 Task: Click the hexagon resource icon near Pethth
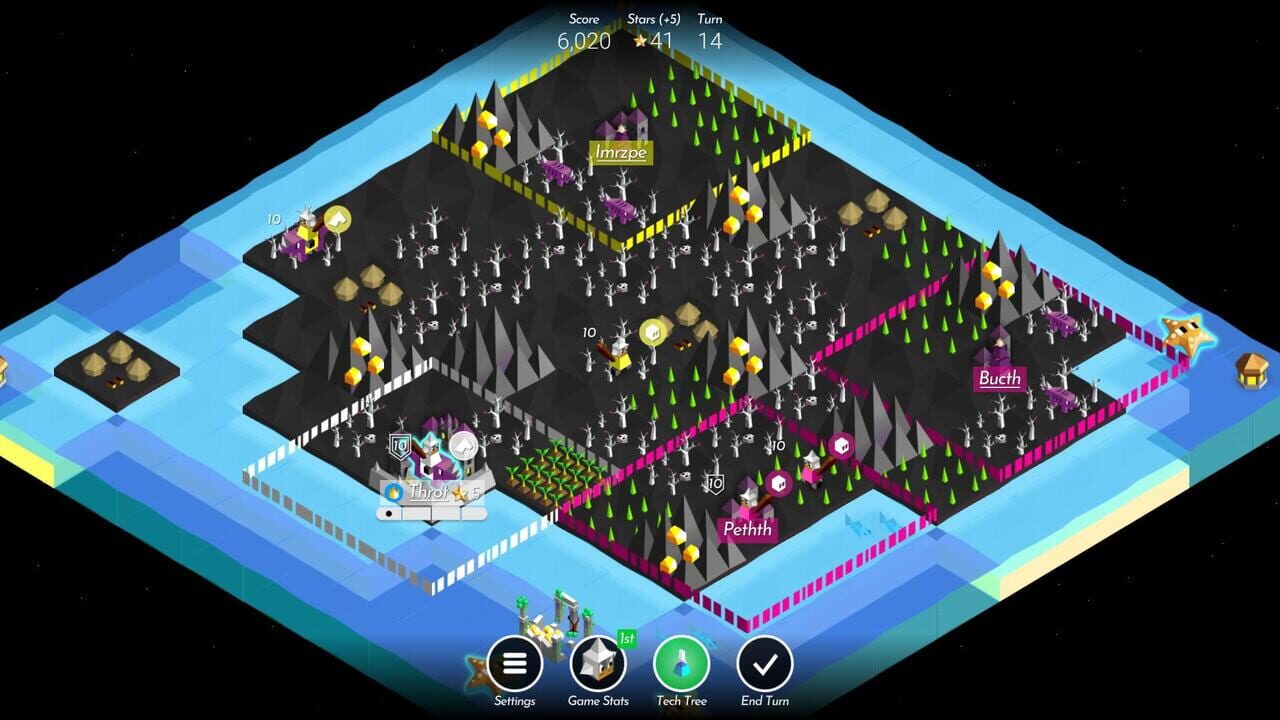[x=779, y=484]
